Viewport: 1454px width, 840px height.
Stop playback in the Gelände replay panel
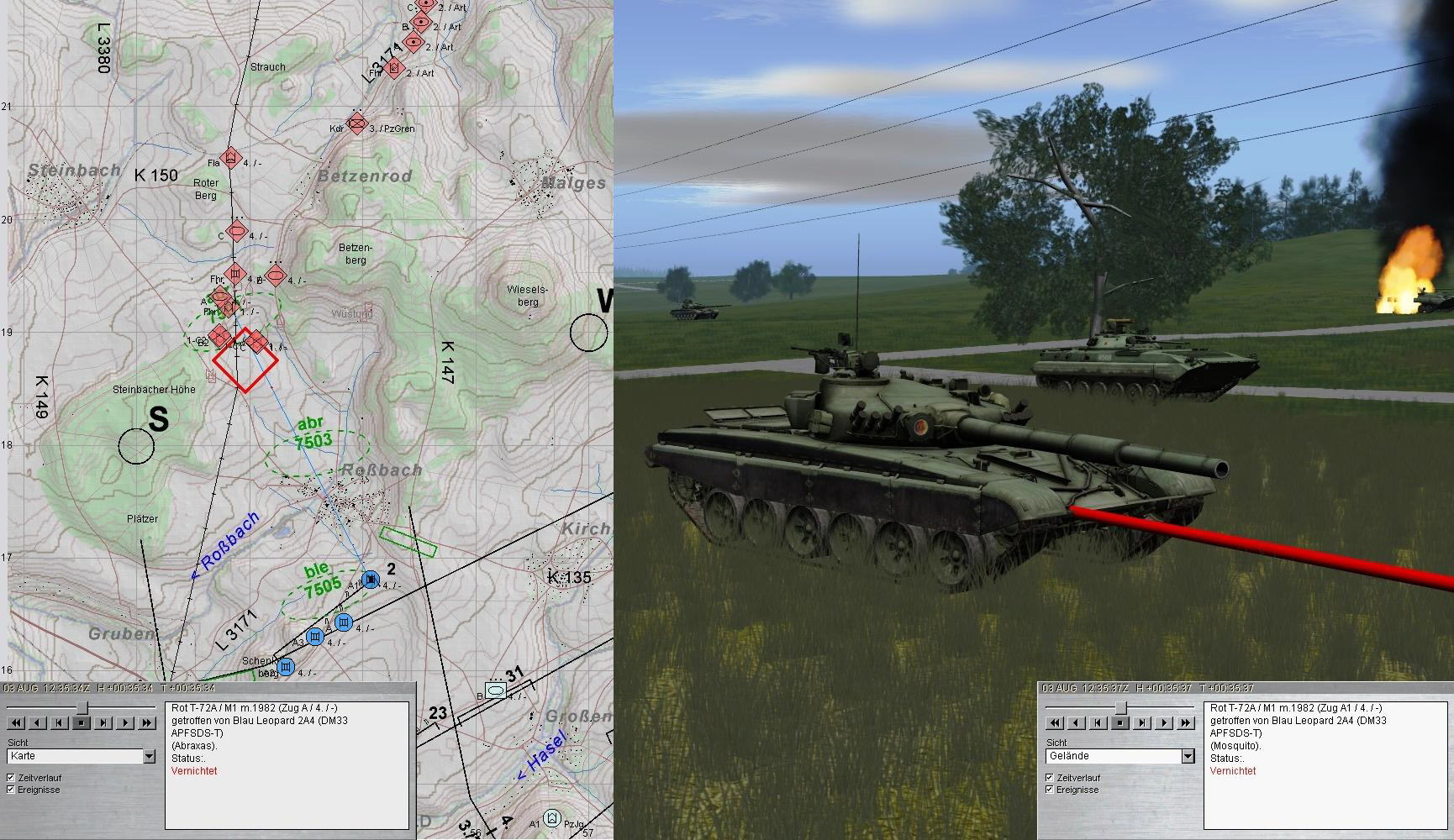pos(1120,722)
